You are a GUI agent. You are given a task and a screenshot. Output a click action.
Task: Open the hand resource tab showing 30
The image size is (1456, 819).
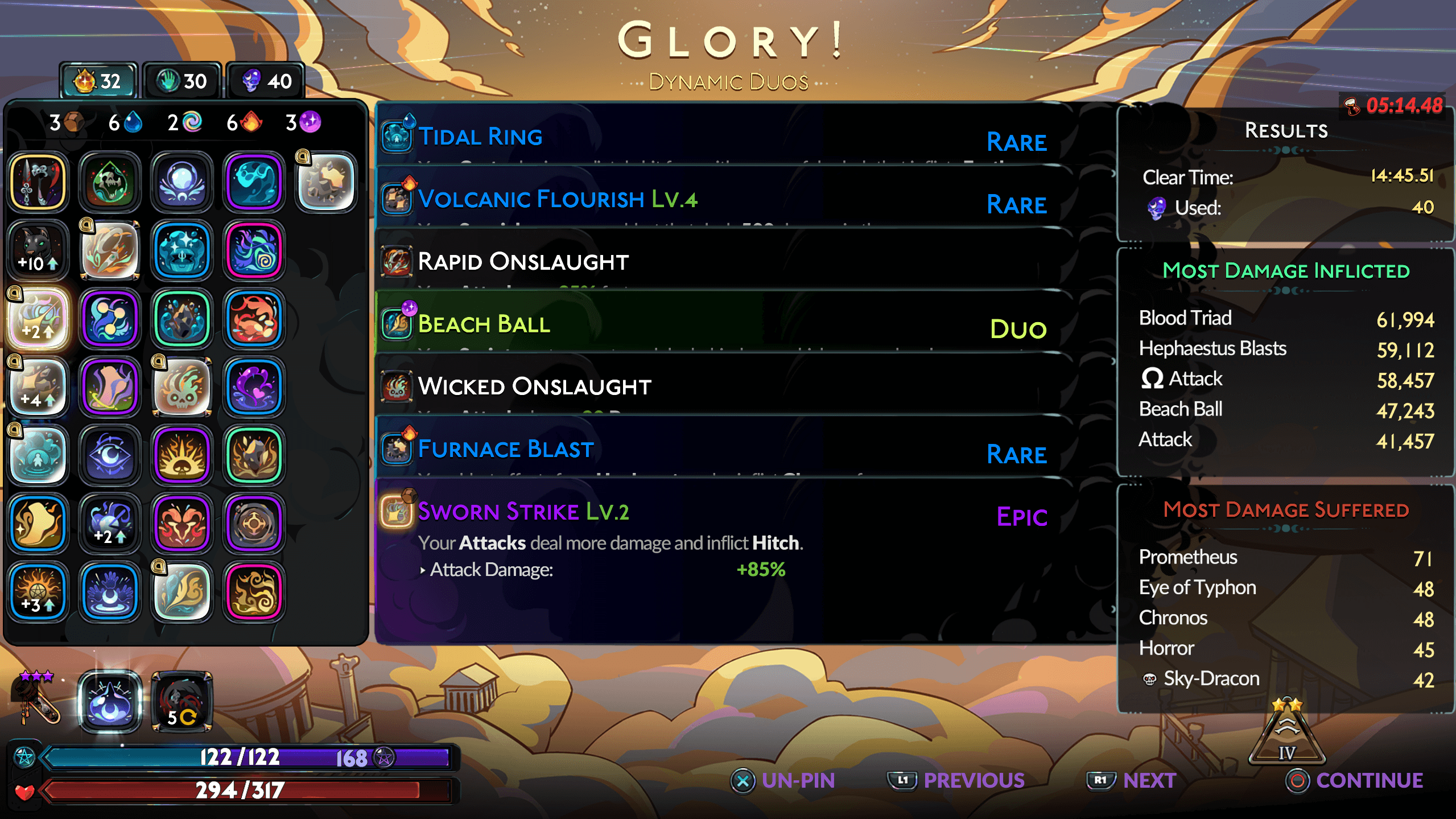pos(181,80)
